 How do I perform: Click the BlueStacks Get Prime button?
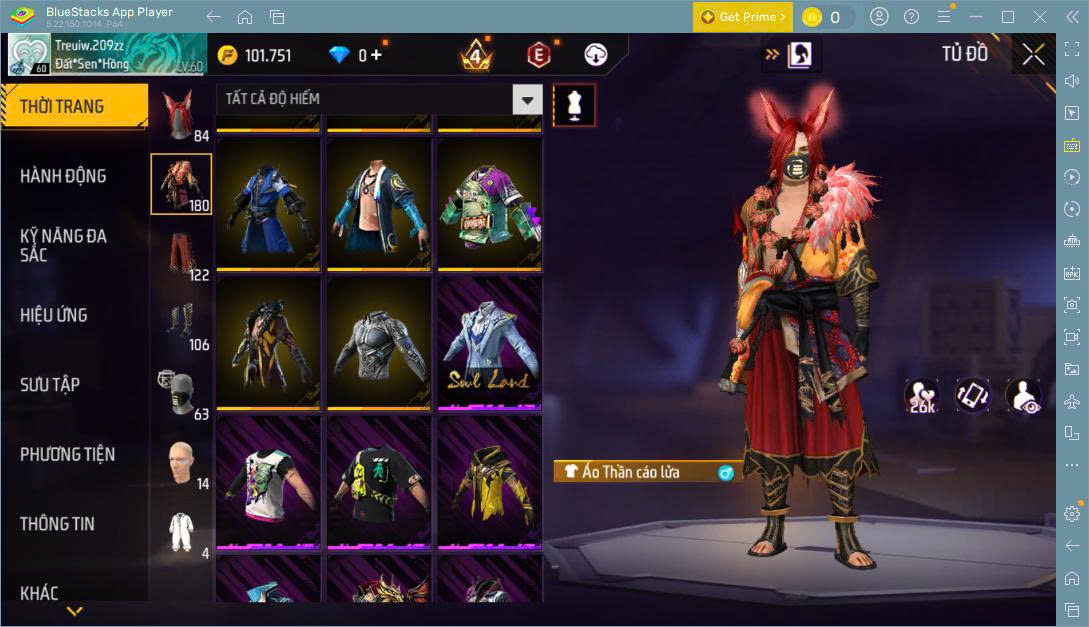pyautogui.click(x=742, y=17)
